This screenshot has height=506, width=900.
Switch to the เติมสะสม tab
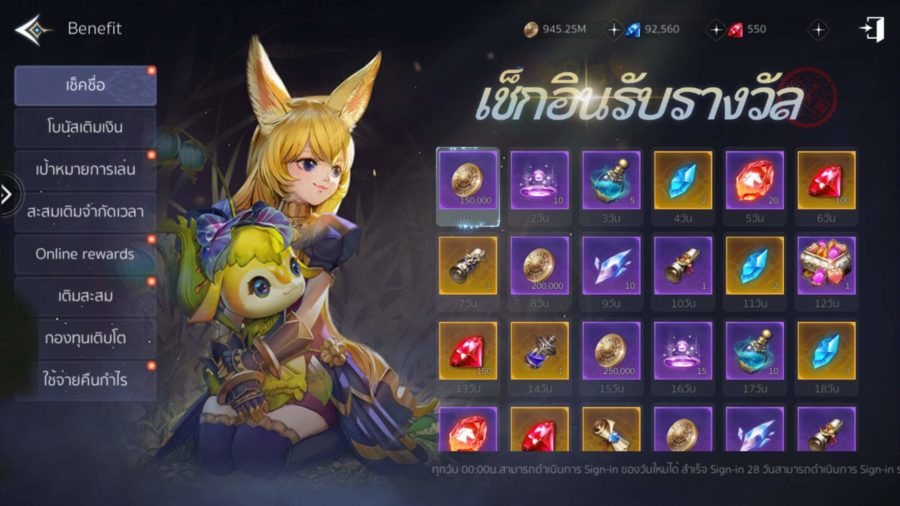[85, 296]
